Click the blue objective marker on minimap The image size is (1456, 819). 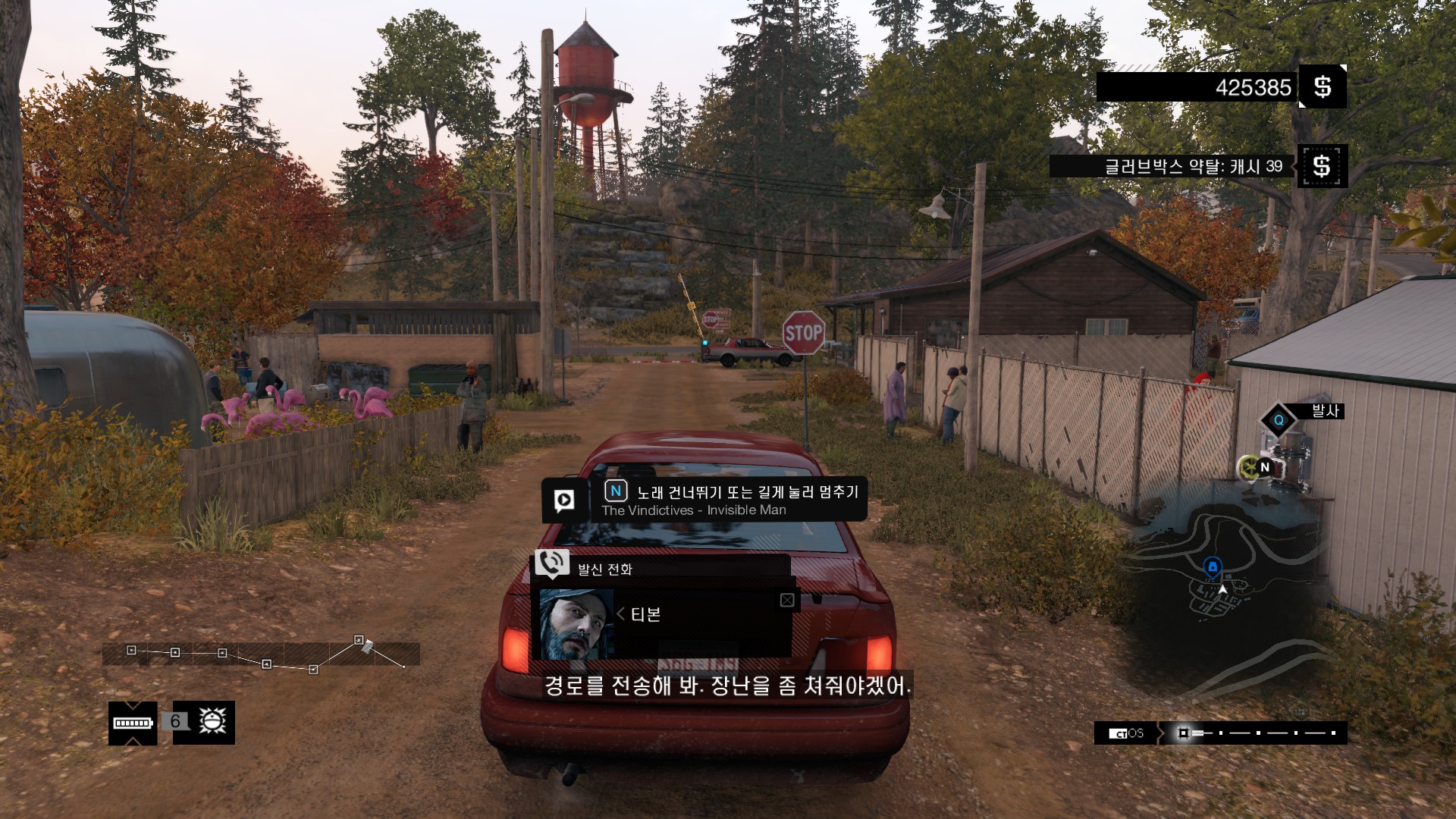pos(1212,566)
